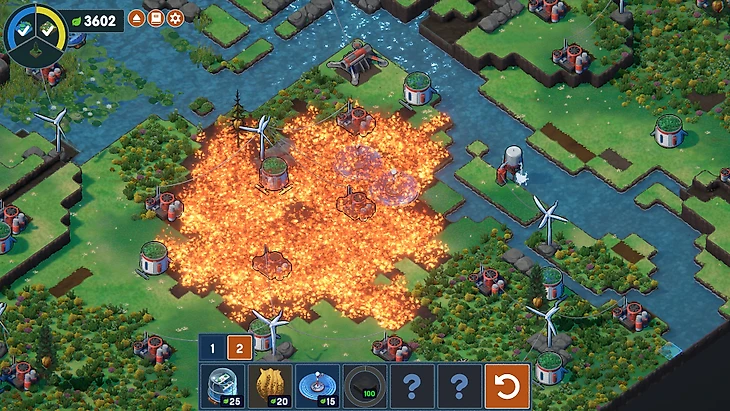Click the locked building slot showing 100

click(365, 385)
